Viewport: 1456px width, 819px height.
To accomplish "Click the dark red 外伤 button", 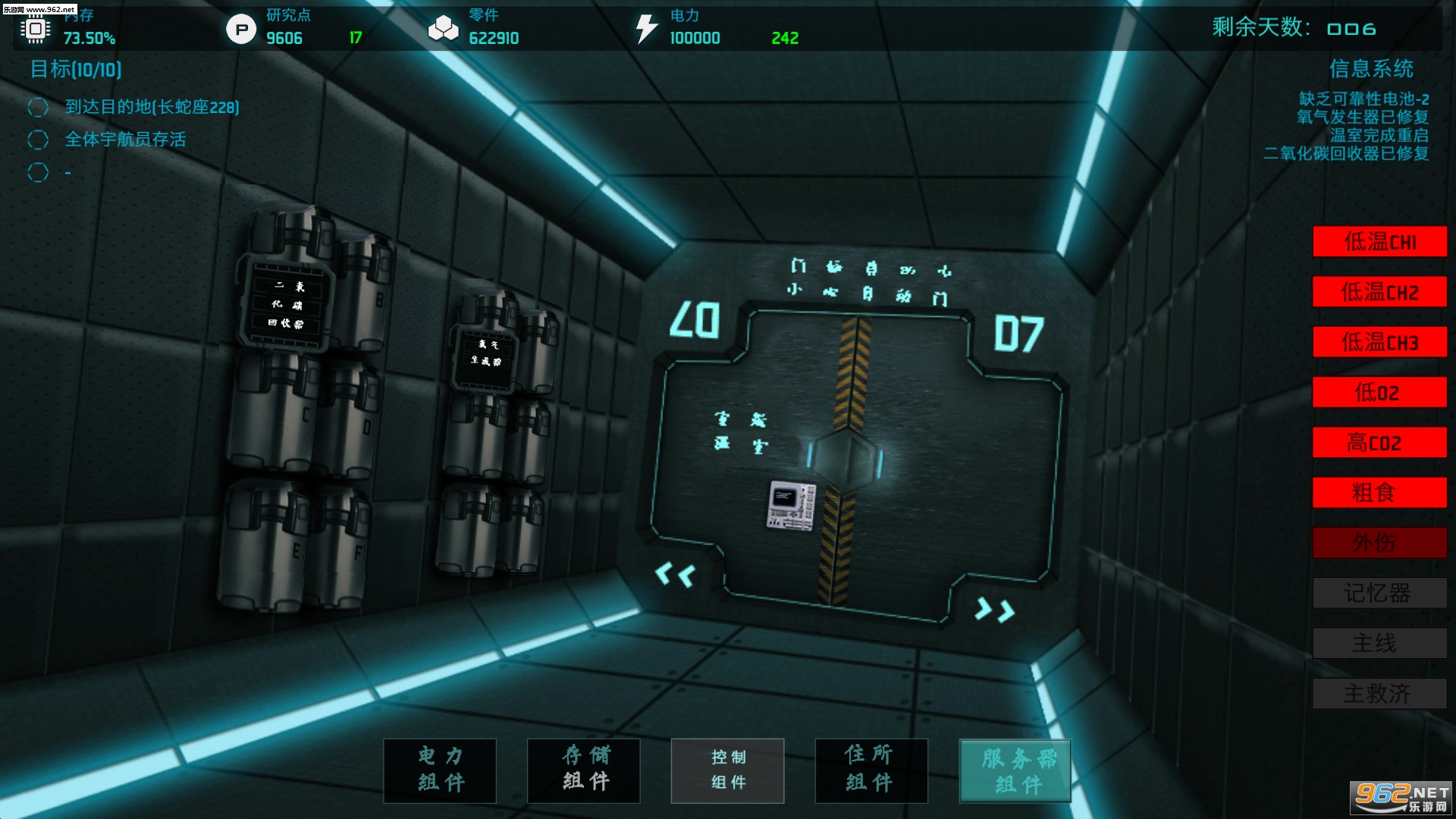I will point(1379,543).
